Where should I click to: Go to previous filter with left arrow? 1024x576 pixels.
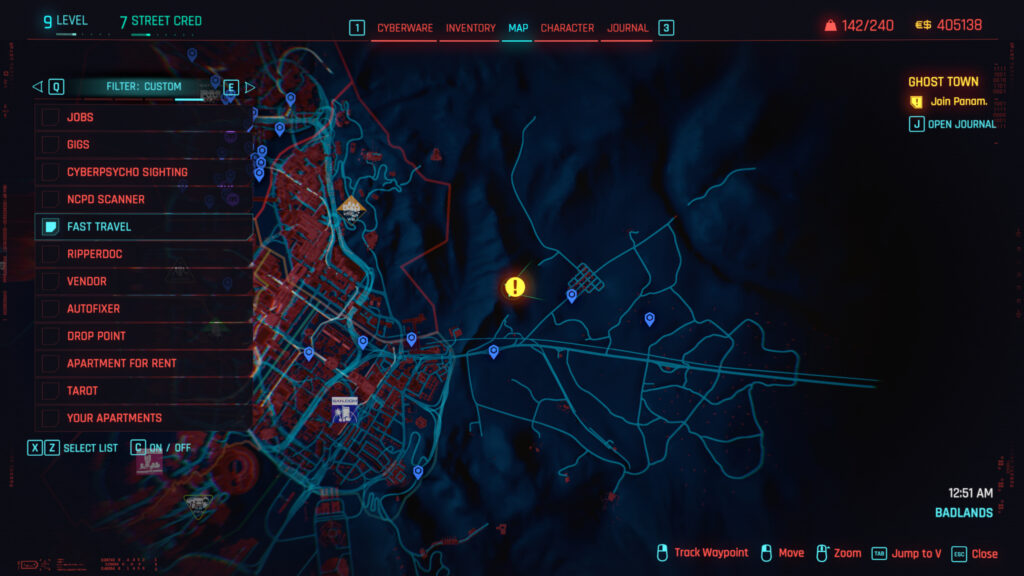(x=38, y=87)
